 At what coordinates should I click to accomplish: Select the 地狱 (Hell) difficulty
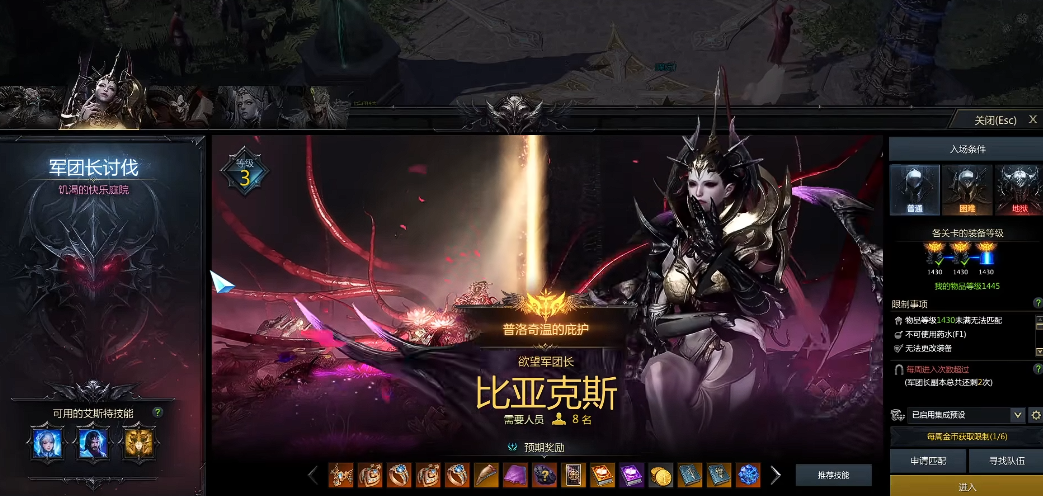pyautogui.click(x=1018, y=190)
